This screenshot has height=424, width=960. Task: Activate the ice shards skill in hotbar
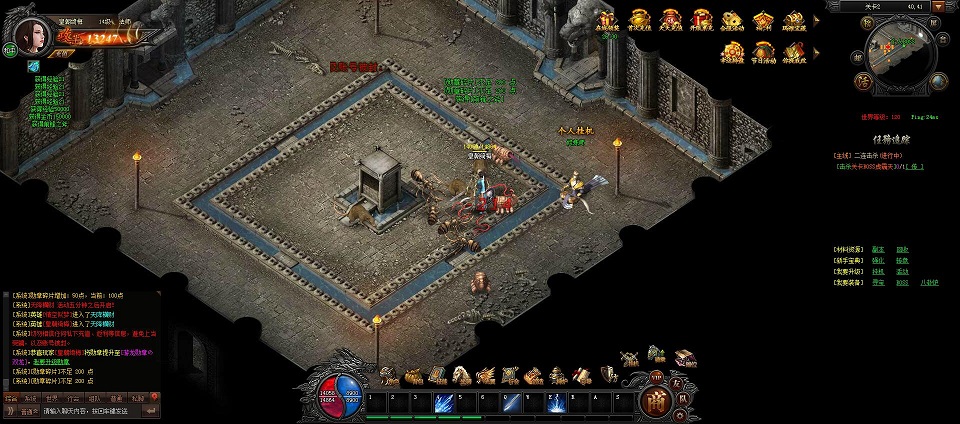point(444,403)
